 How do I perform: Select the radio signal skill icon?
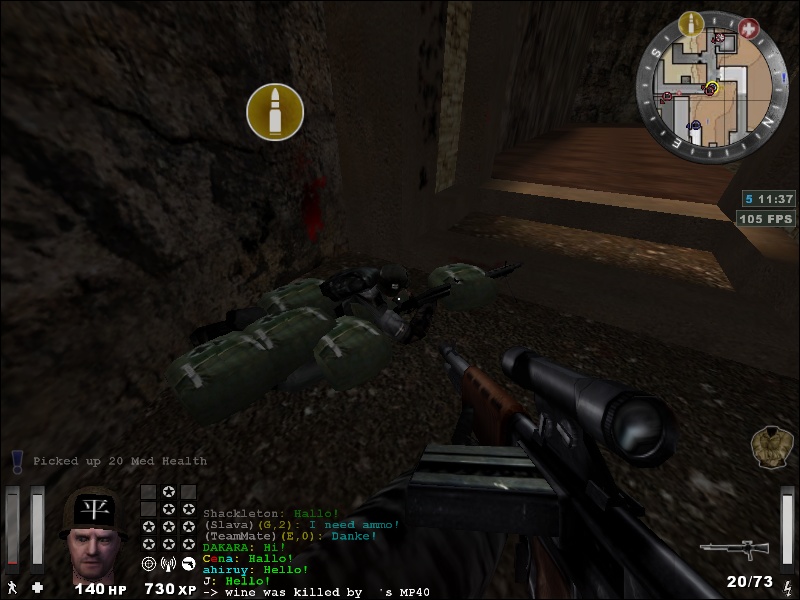pyautogui.click(x=168, y=564)
